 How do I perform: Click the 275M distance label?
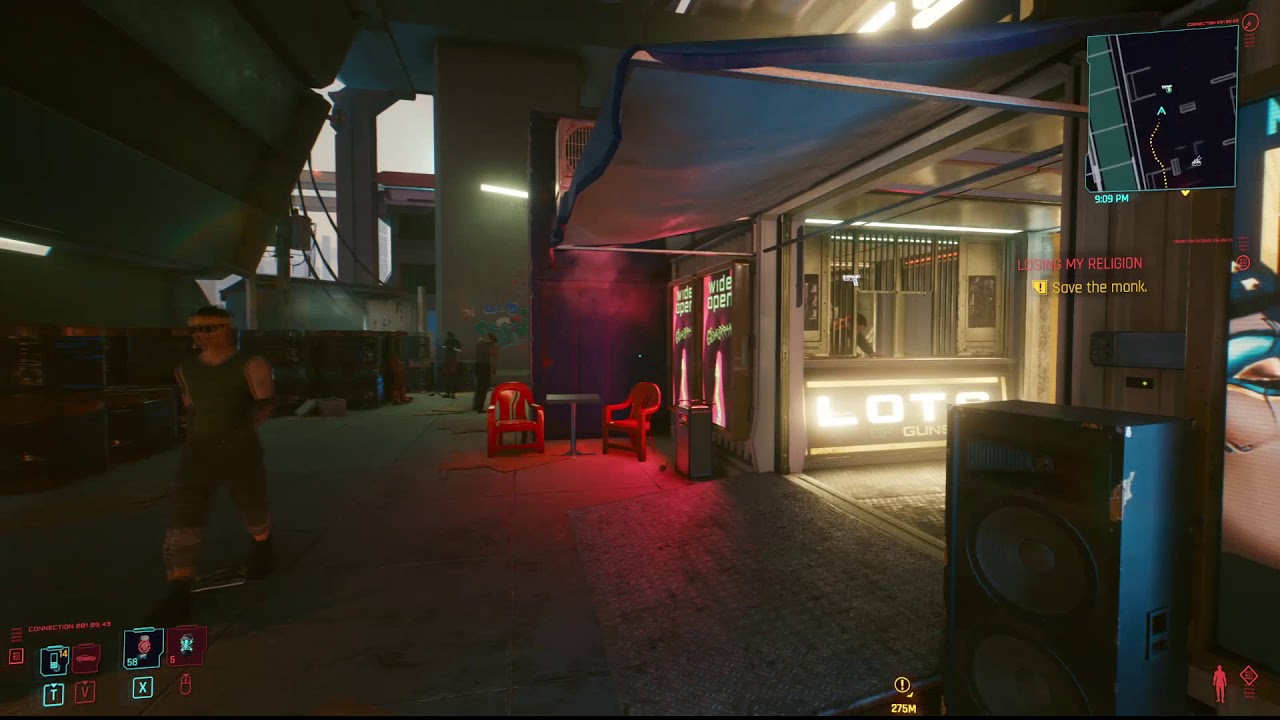(x=903, y=708)
